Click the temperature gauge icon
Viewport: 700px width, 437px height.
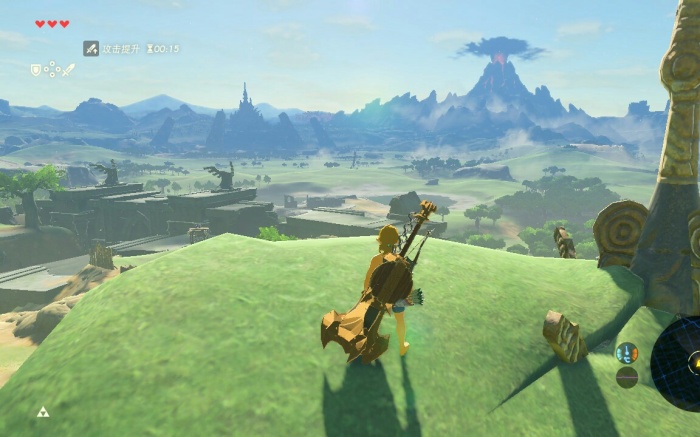(627, 352)
